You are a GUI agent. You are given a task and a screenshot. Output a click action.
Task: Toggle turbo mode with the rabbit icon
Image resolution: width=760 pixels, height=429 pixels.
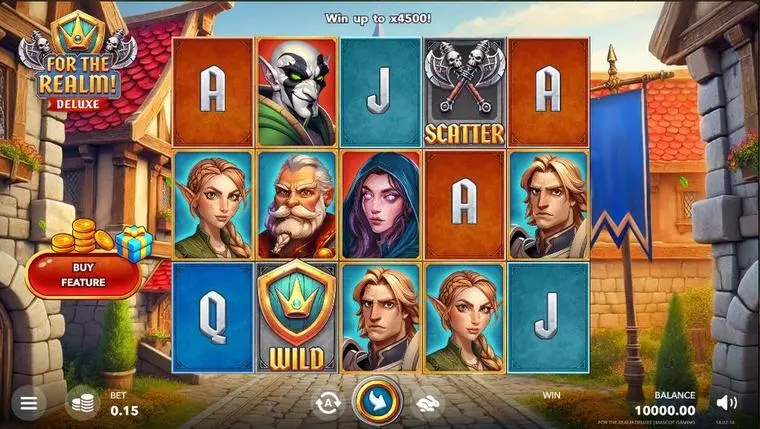[430, 402]
